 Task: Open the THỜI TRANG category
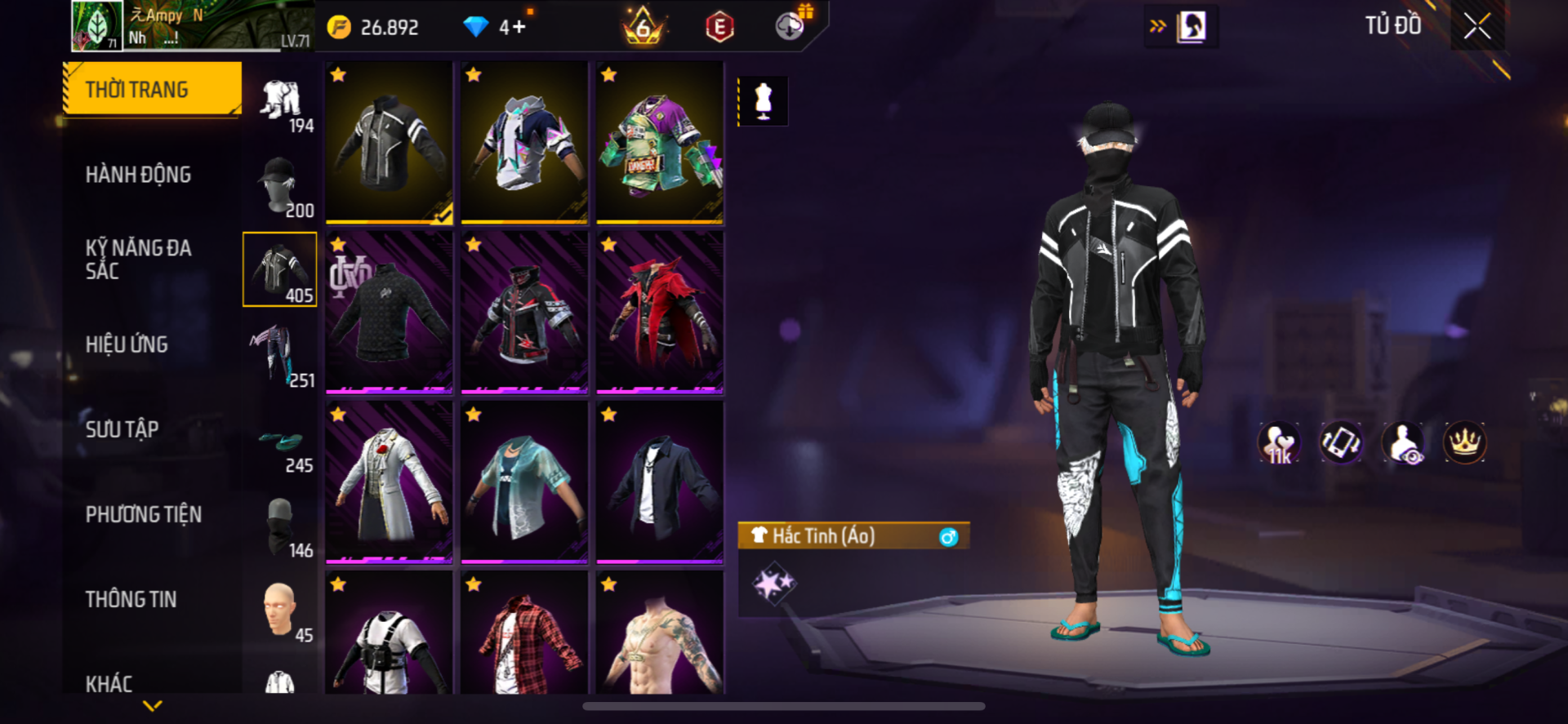153,89
